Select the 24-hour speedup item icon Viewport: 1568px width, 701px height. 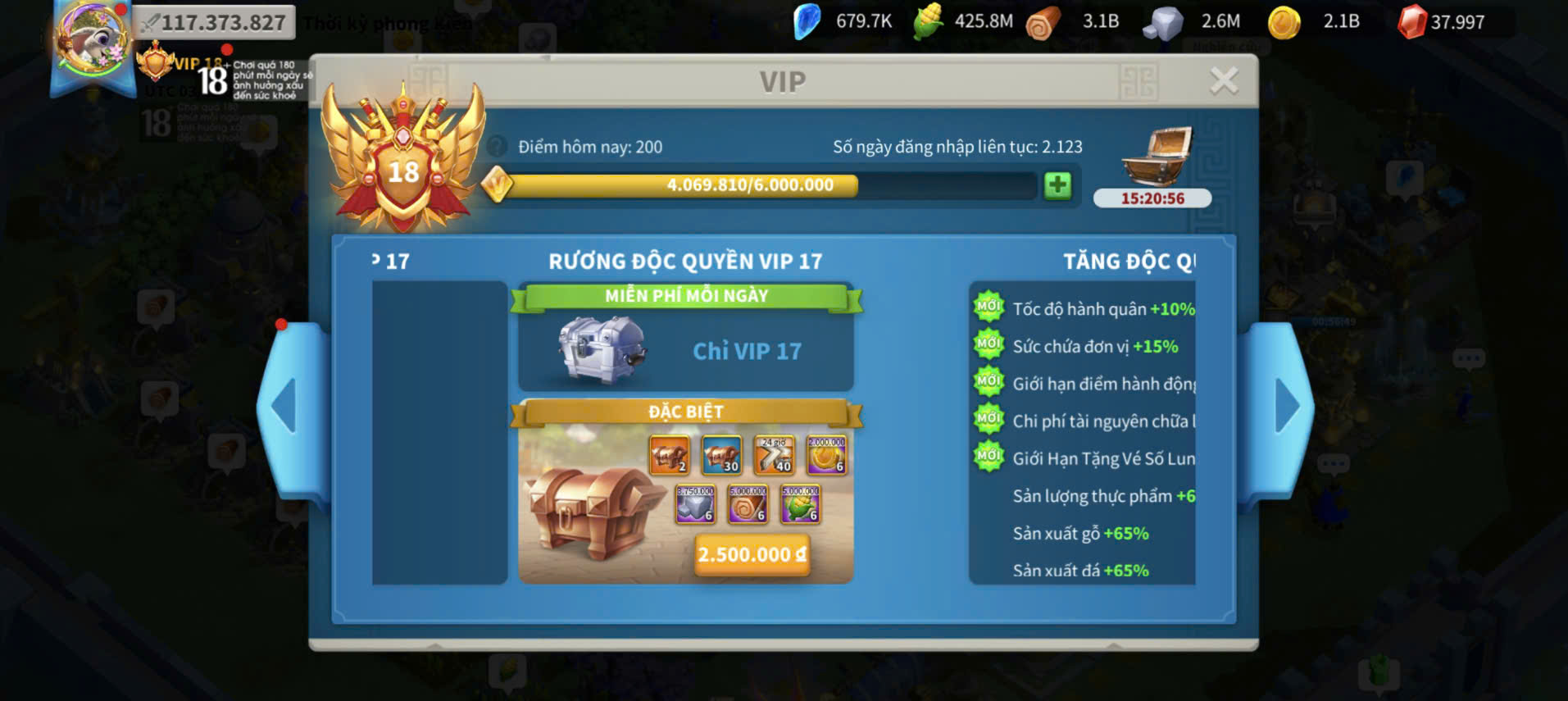774,455
